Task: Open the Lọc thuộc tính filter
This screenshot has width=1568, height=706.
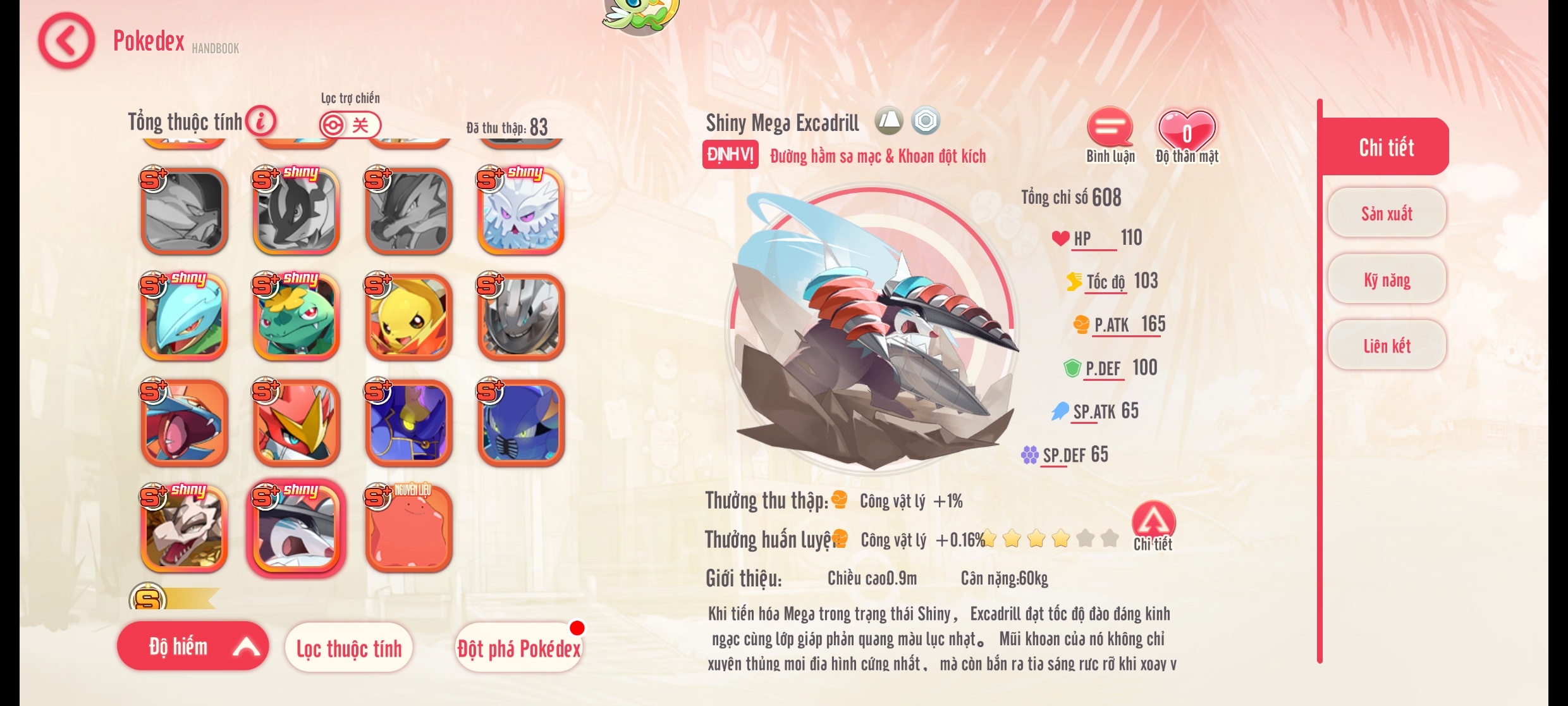Action: pos(349,648)
